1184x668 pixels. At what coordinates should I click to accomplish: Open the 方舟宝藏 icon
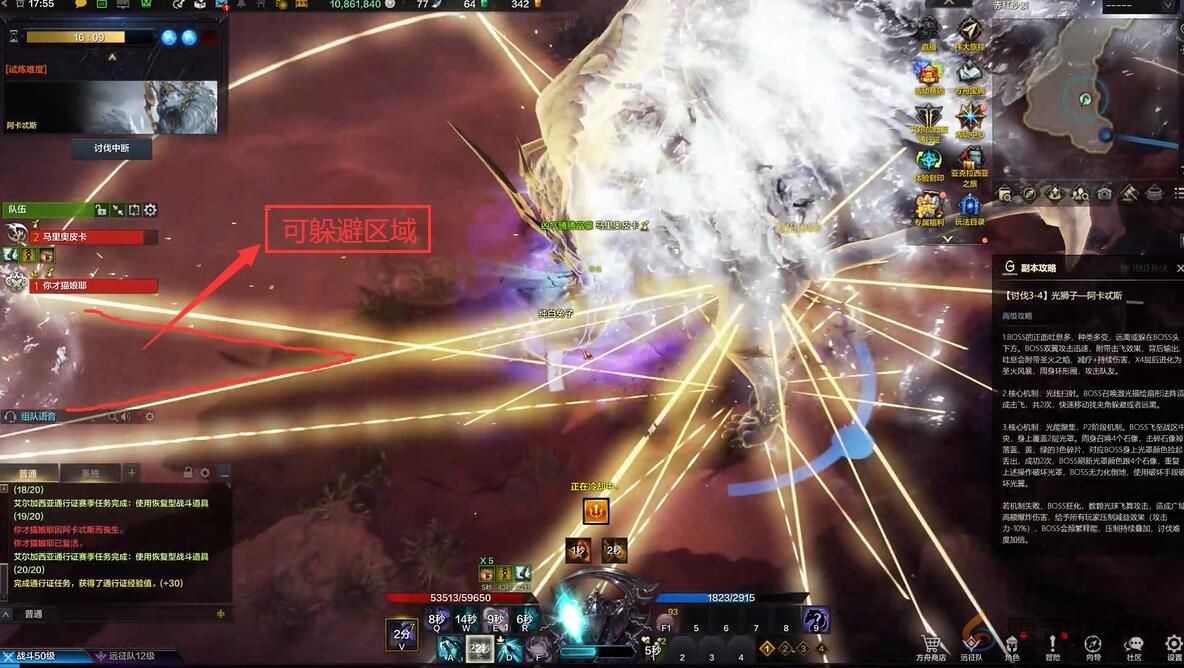(969, 76)
